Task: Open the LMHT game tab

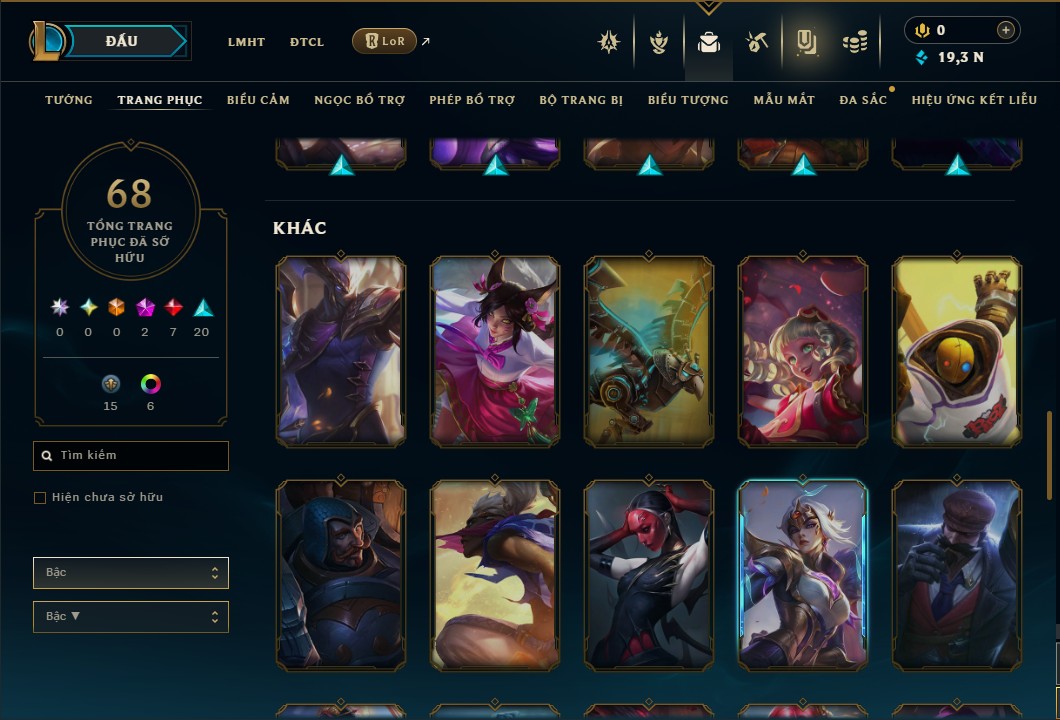Action: tap(246, 42)
